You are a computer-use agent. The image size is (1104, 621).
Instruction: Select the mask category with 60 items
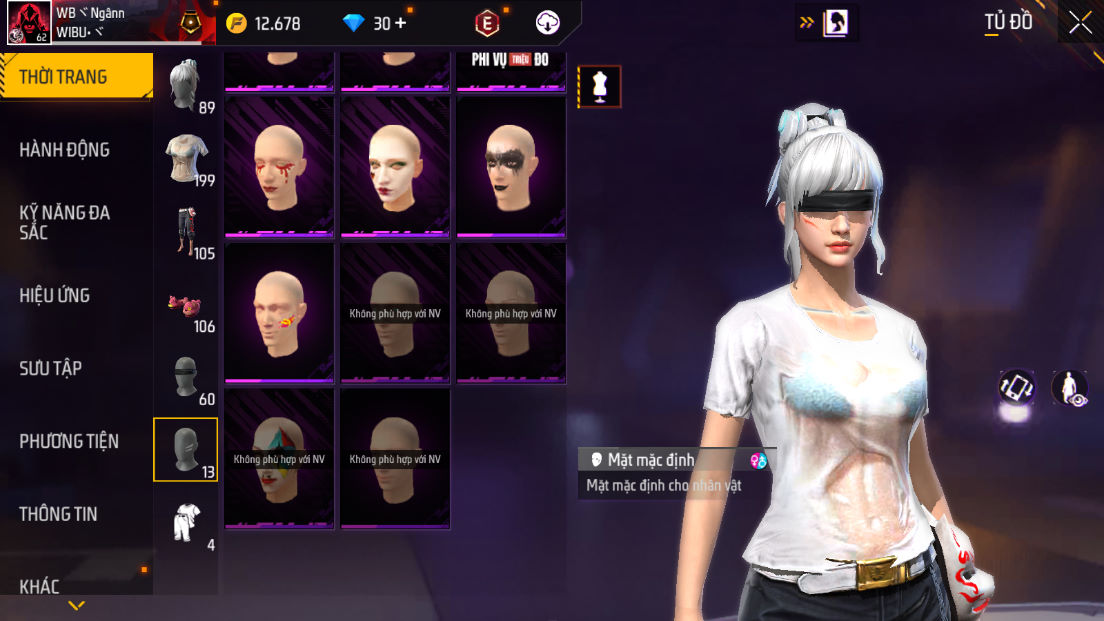click(187, 378)
